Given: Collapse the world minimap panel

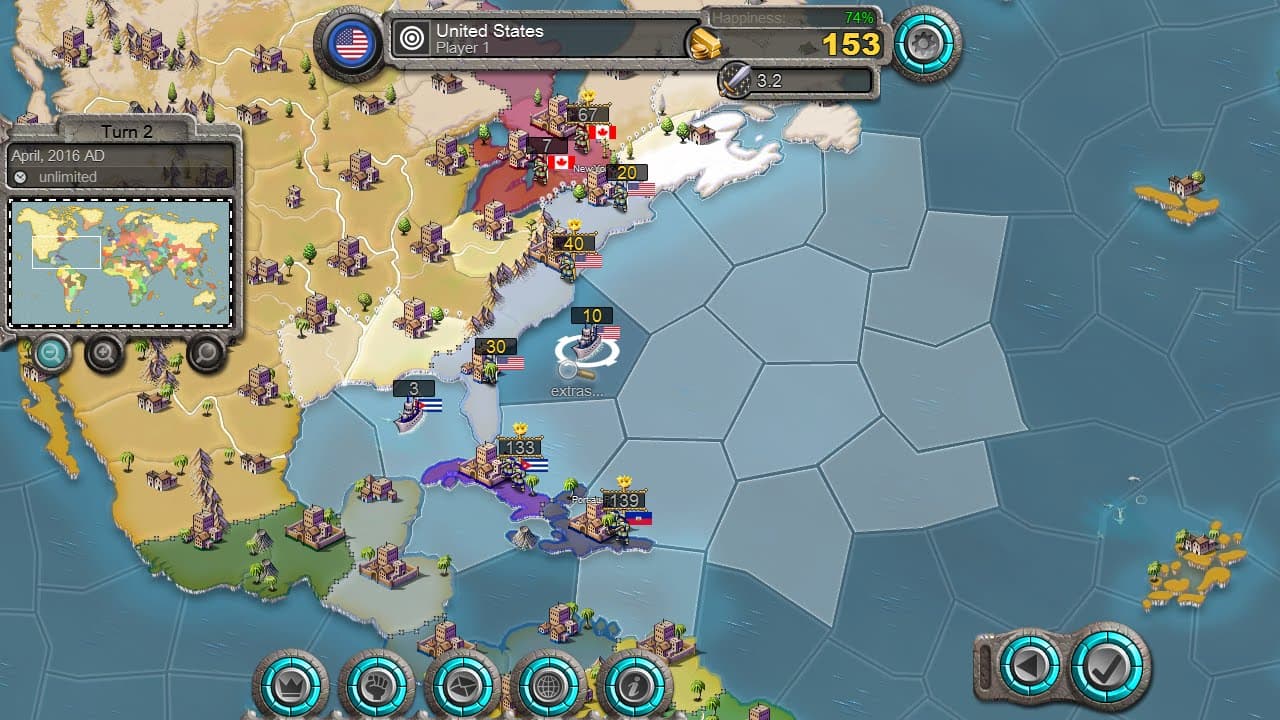Looking at the screenshot, I should [x=120, y=260].
